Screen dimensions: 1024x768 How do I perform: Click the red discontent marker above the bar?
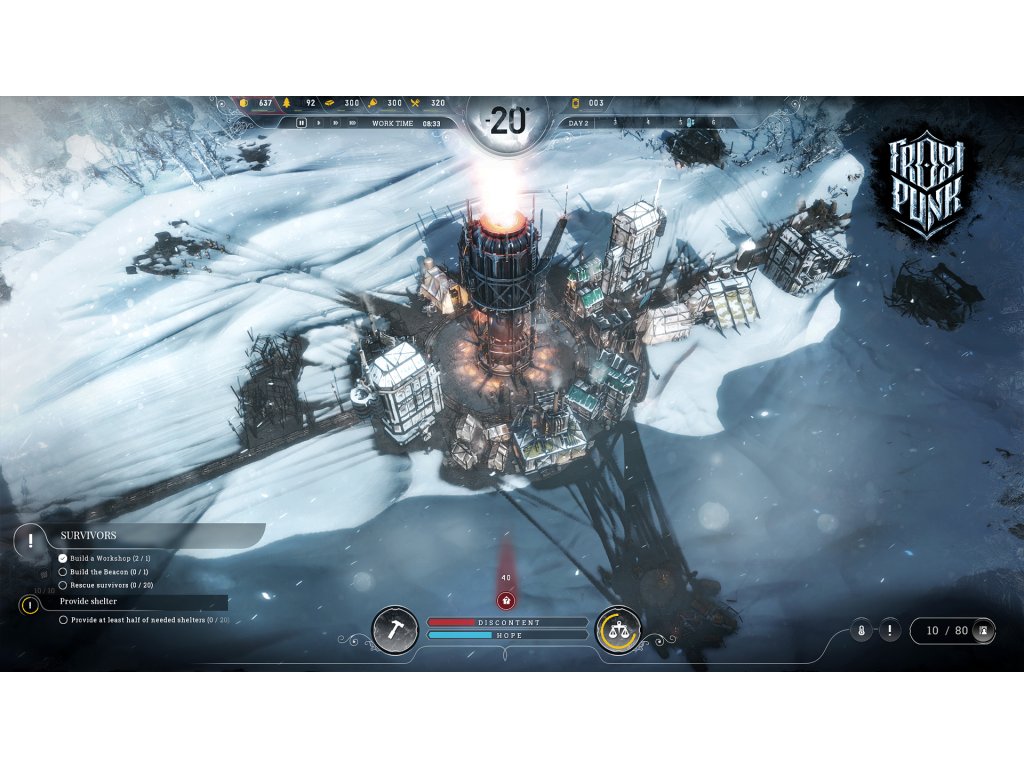coord(506,601)
